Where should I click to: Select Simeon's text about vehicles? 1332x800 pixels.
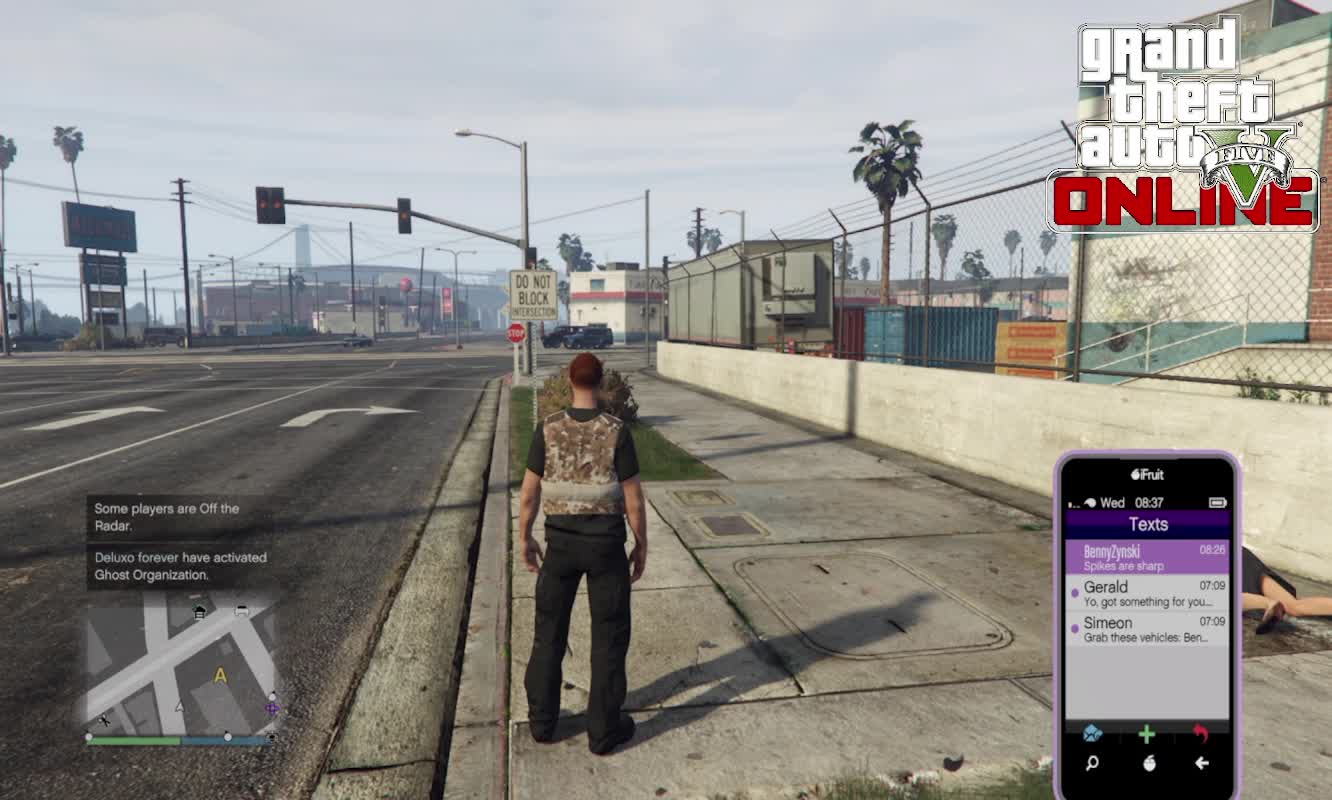point(1147,629)
